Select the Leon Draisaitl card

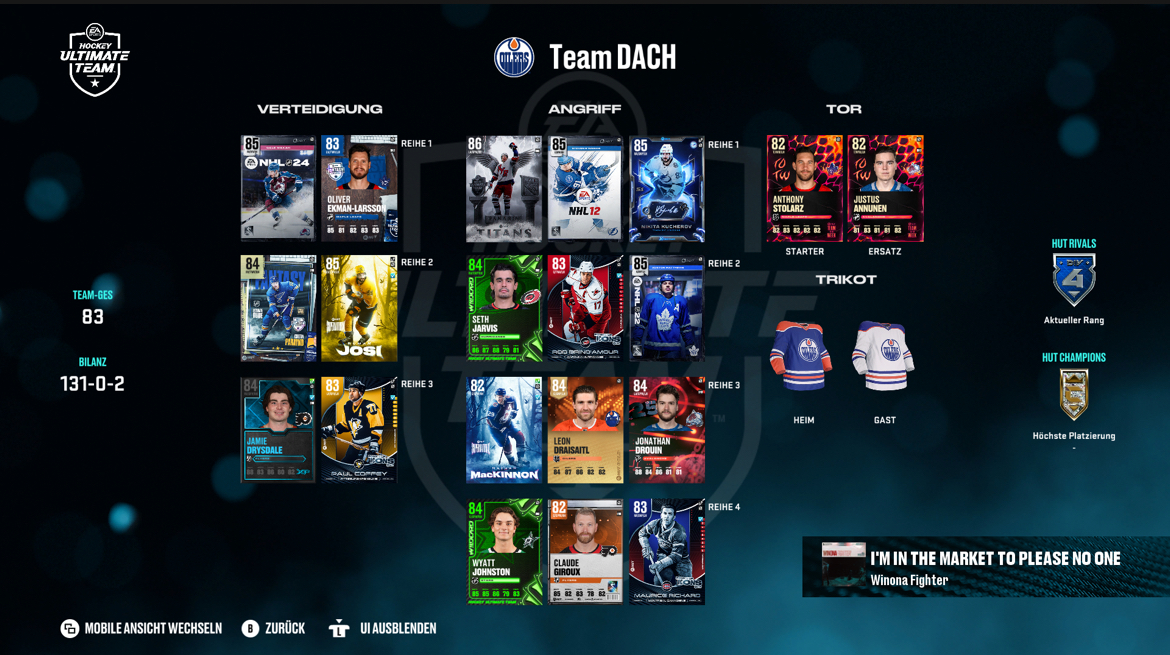point(585,430)
